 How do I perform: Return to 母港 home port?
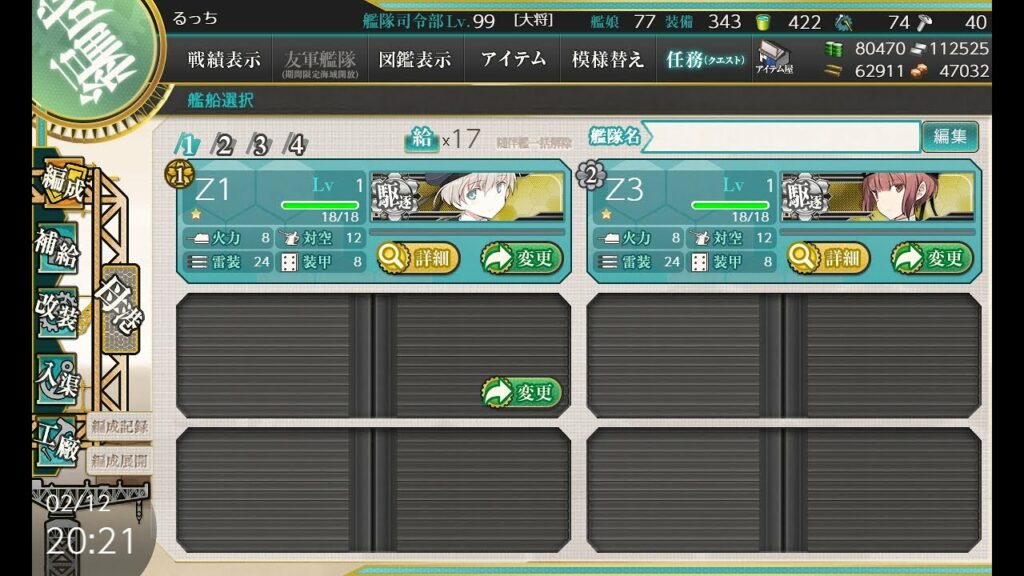pos(122,312)
